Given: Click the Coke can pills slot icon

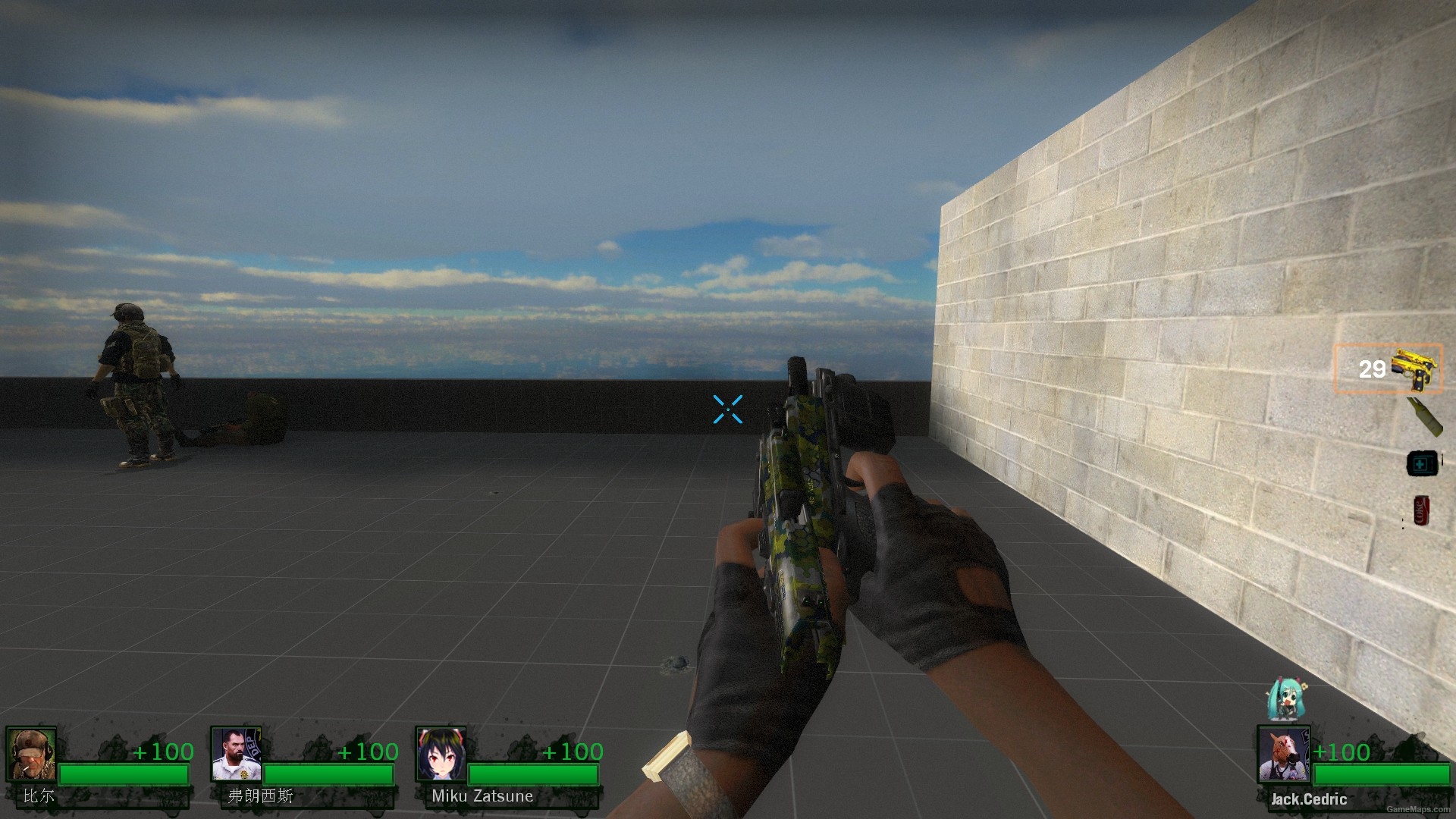Looking at the screenshot, I should [1421, 510].
